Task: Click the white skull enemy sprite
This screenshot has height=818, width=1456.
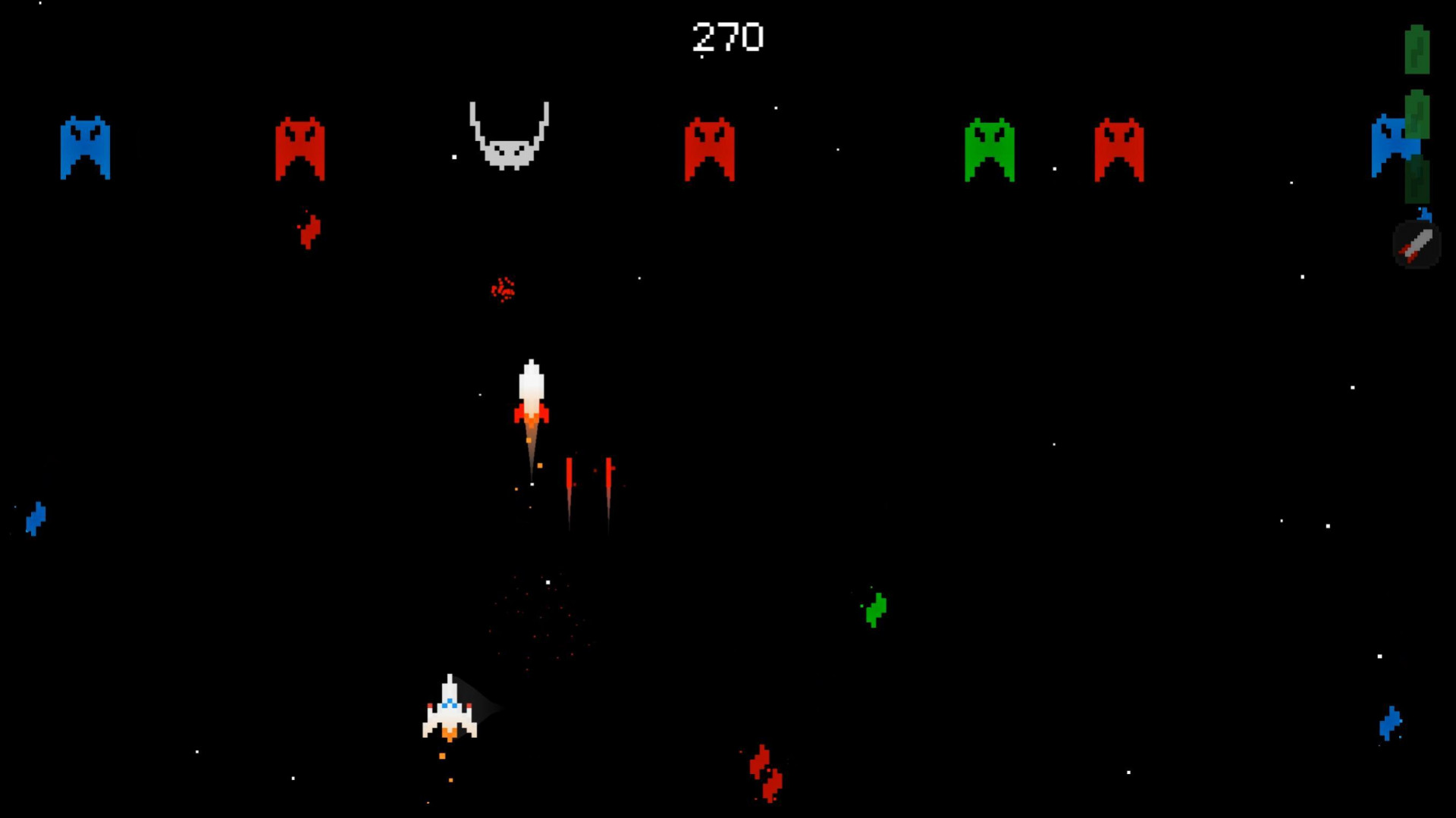Action: point(509,135)
